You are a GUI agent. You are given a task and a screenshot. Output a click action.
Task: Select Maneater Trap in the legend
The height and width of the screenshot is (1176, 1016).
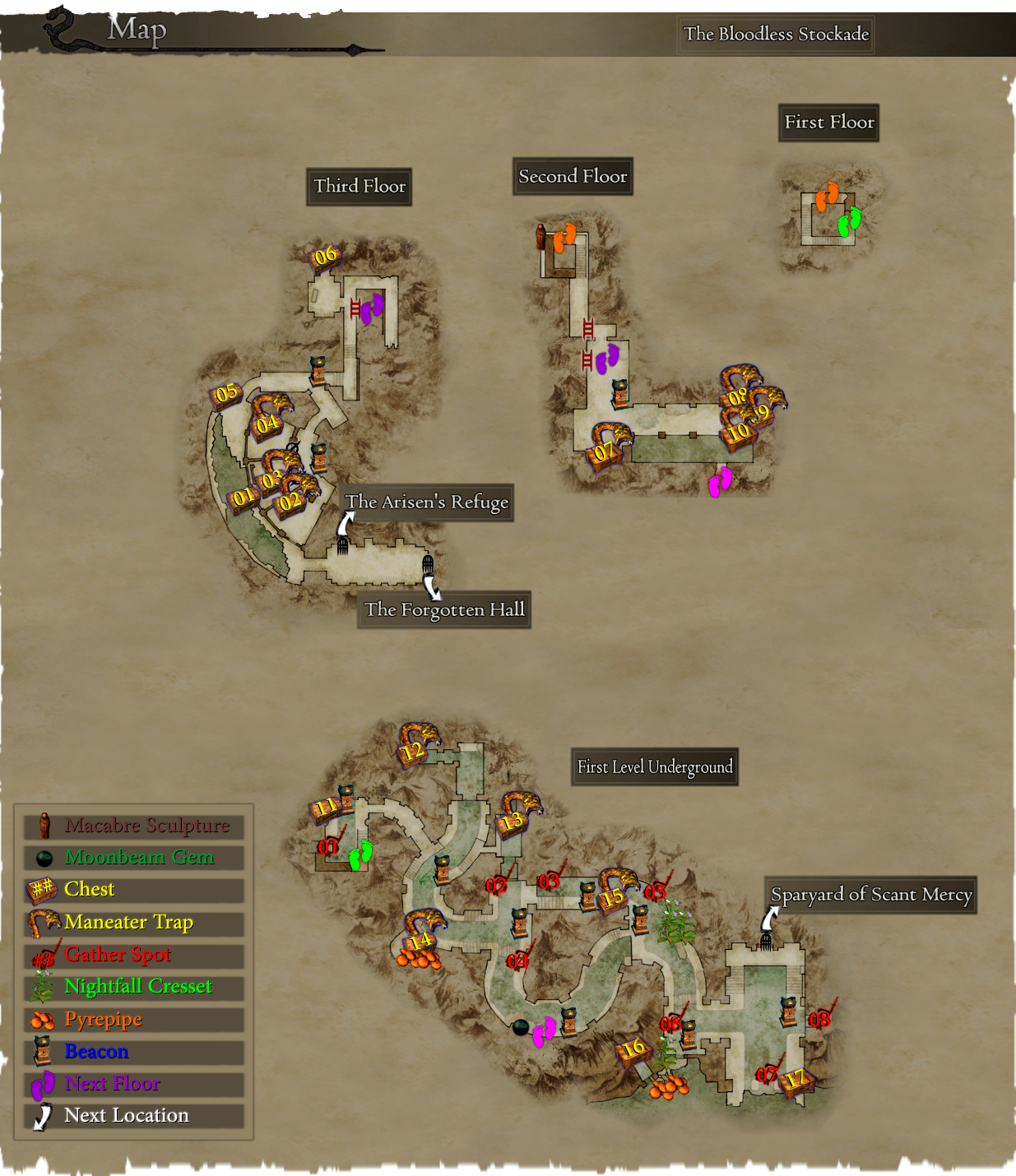[x=134, y=923]
